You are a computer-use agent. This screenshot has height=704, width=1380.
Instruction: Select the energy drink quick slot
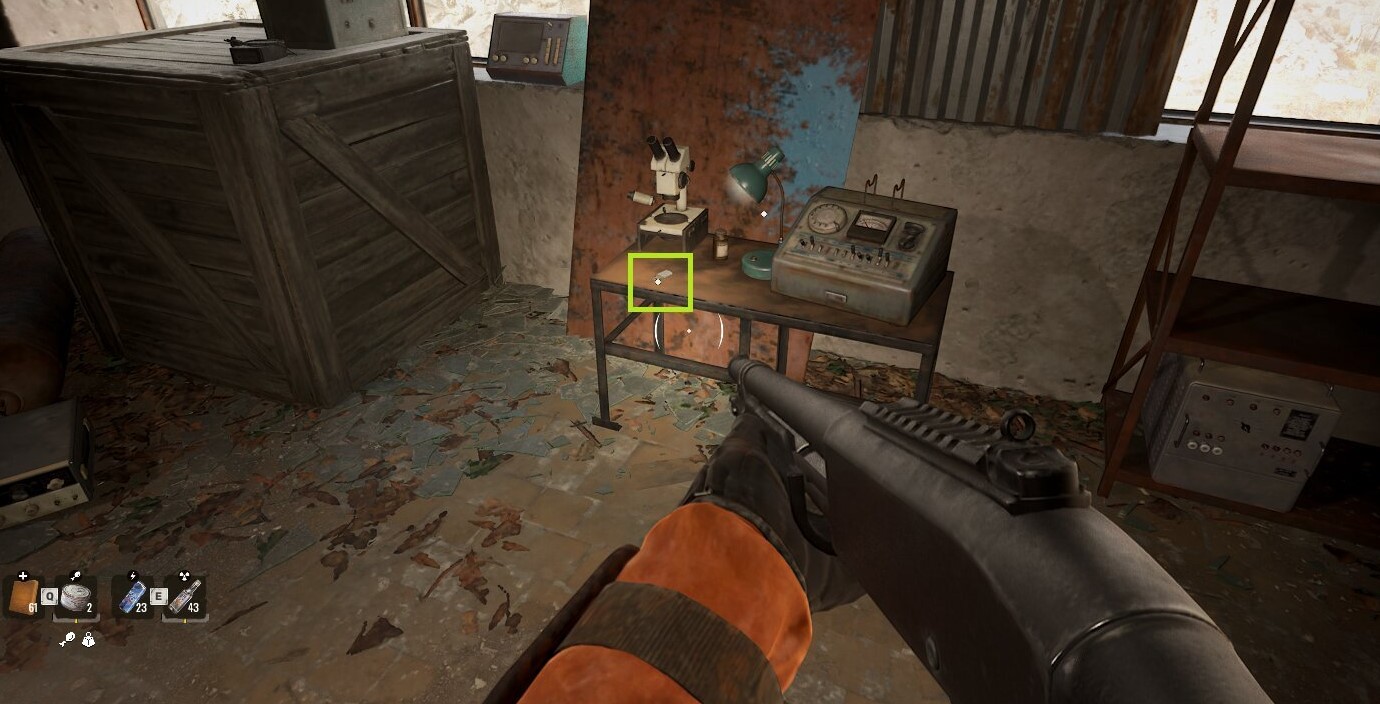[x=133, y=596]
